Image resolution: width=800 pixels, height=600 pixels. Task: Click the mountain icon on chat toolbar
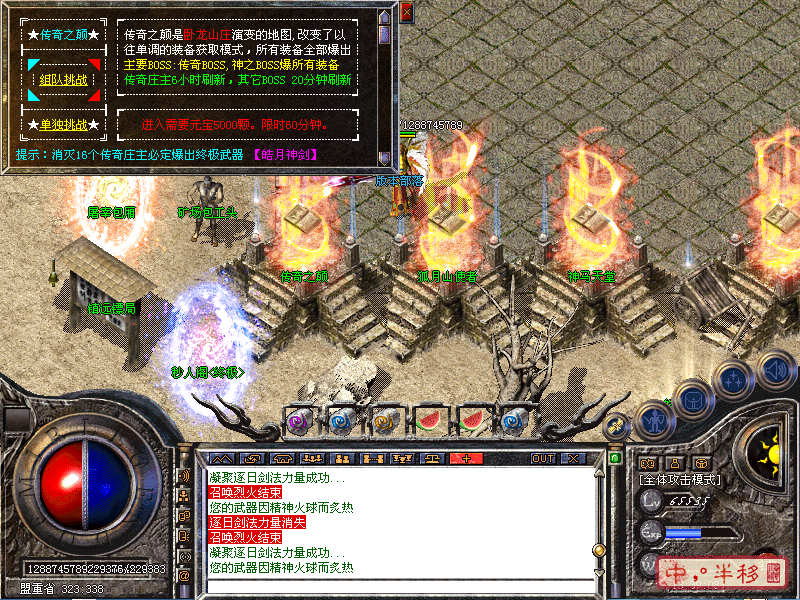click(220, 458)
